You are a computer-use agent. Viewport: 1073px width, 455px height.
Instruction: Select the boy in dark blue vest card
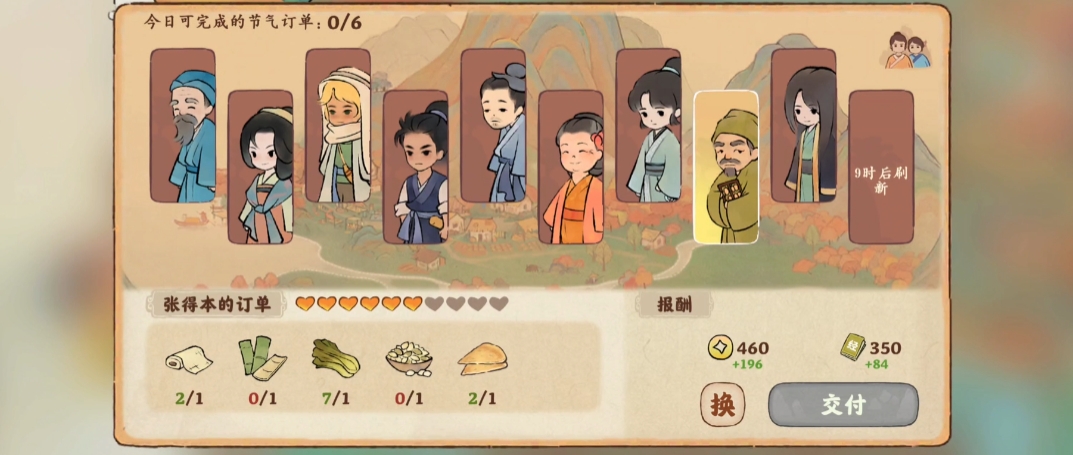click(416, 168)
